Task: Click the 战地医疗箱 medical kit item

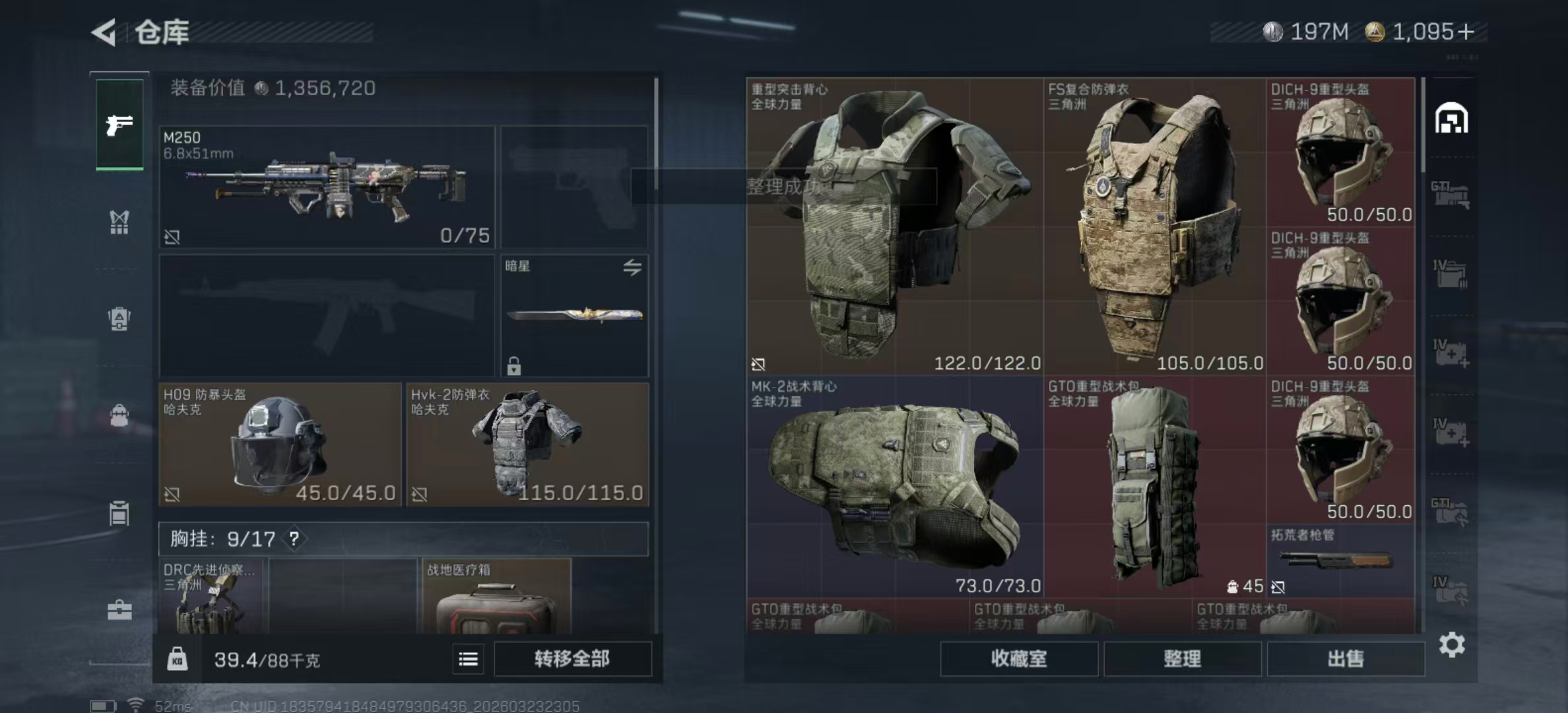Action: click(x=496, y=597)
